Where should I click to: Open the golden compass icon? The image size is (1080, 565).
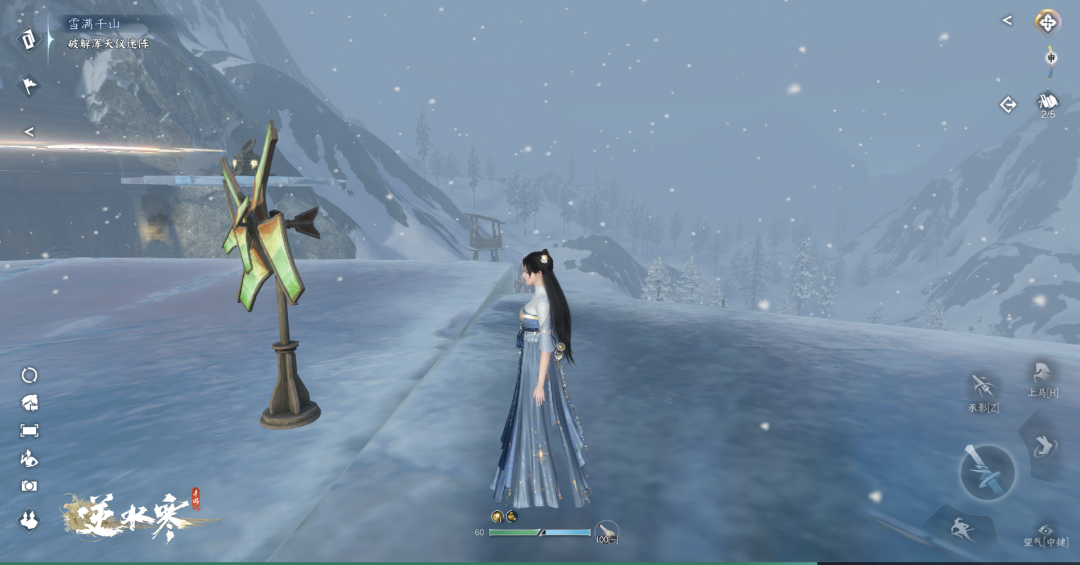click(x=1047, y=21)
